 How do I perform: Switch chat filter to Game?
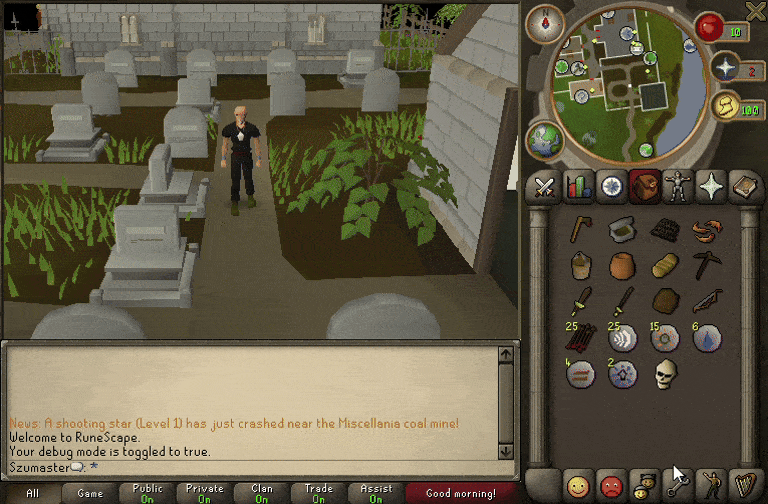[x=90, y=493]
